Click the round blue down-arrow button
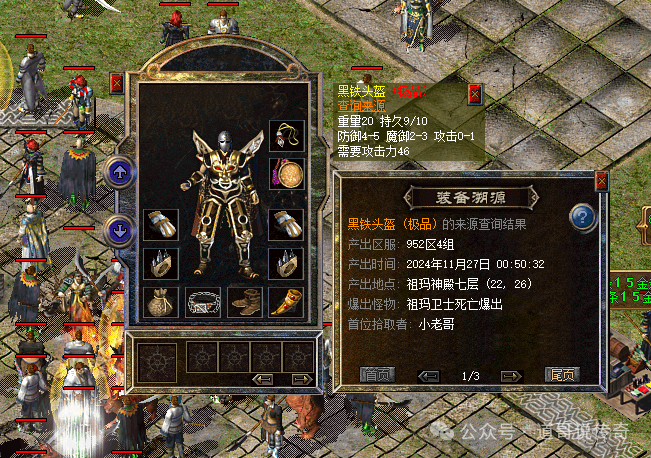This screenshot has height=458, width=651. (121, 231)
